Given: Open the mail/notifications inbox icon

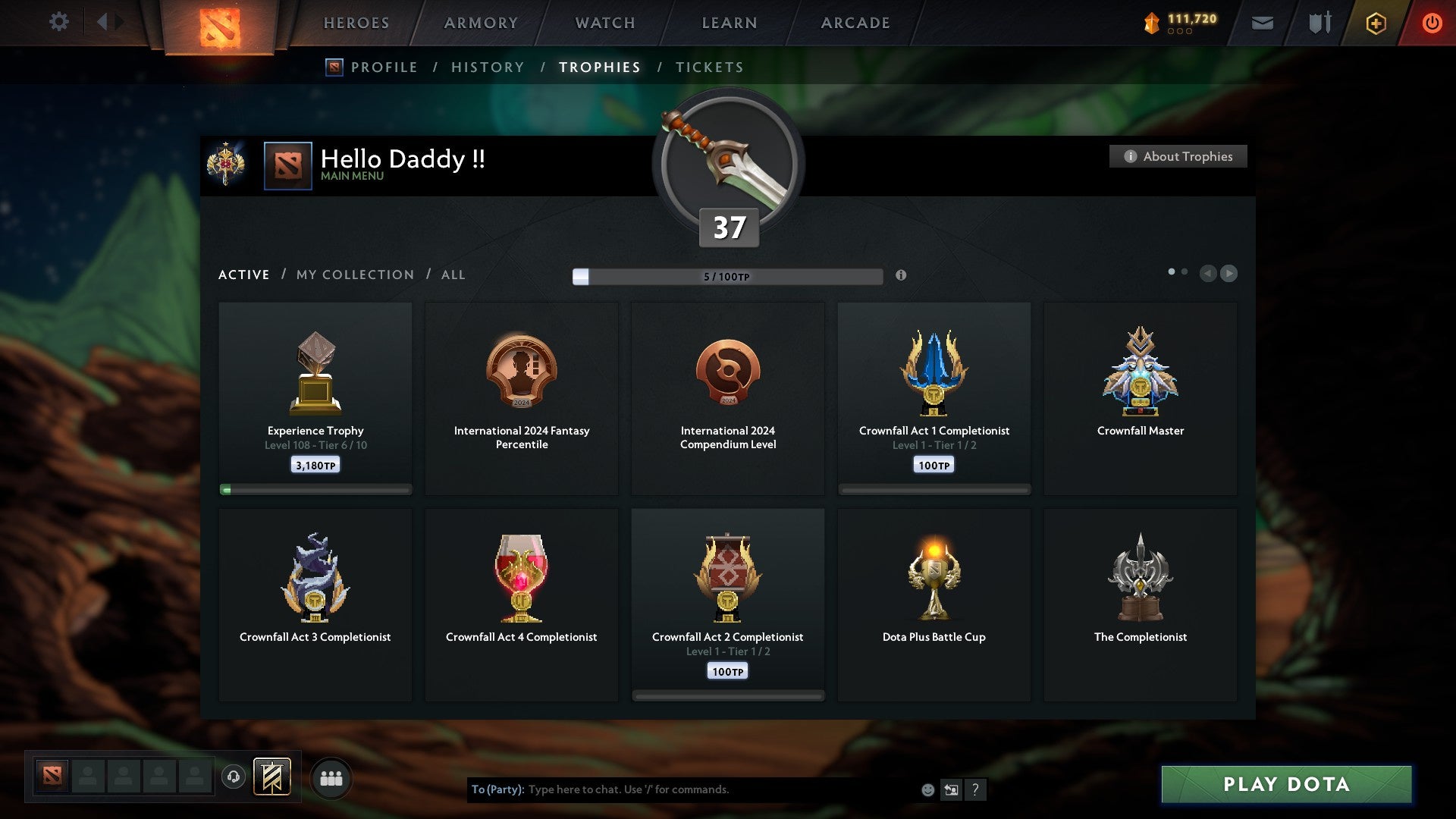Looking at the screenshot, I should (x=1263, y=23).
